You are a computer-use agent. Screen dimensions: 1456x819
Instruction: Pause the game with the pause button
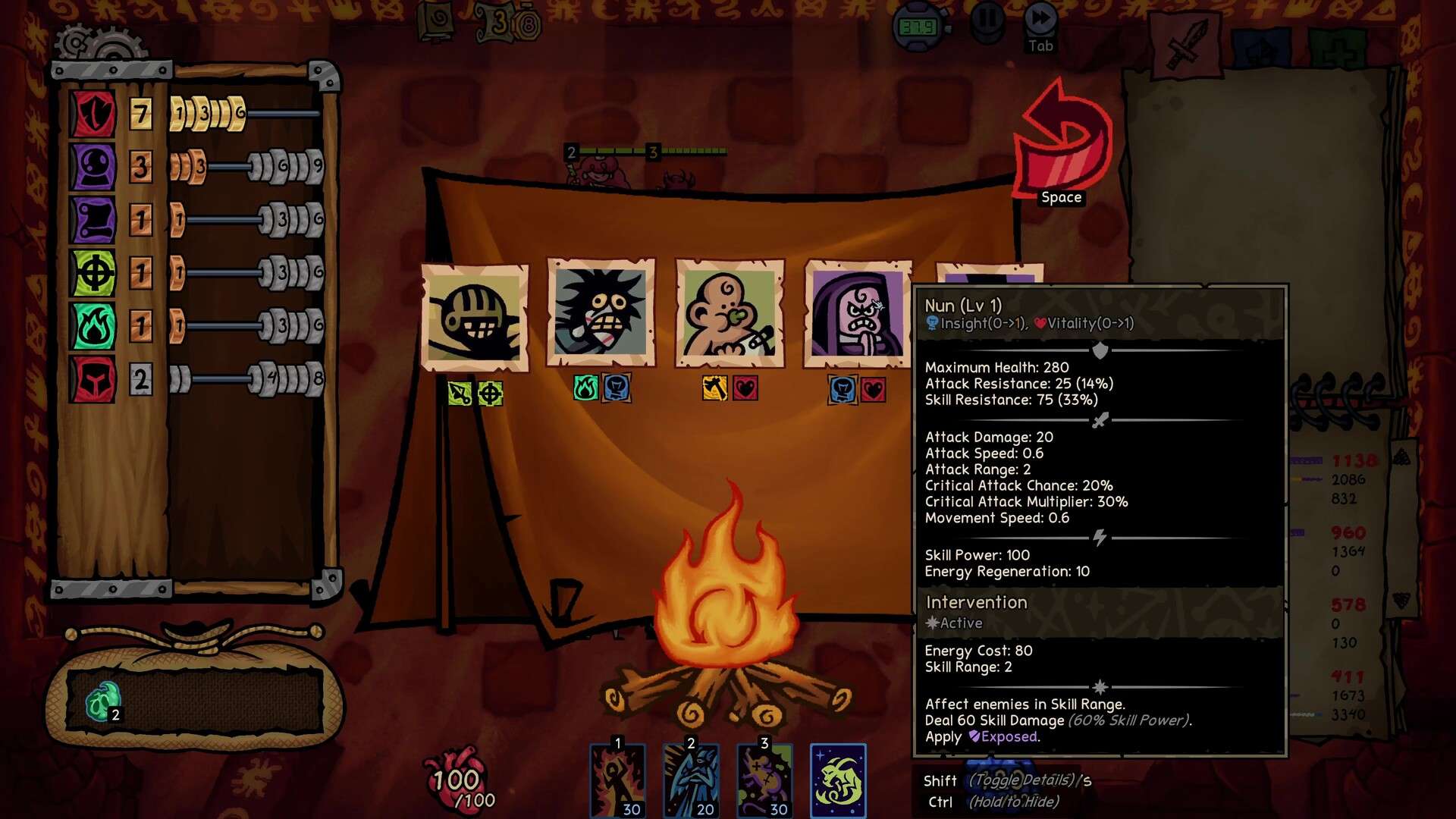click(x=987, y=21)
